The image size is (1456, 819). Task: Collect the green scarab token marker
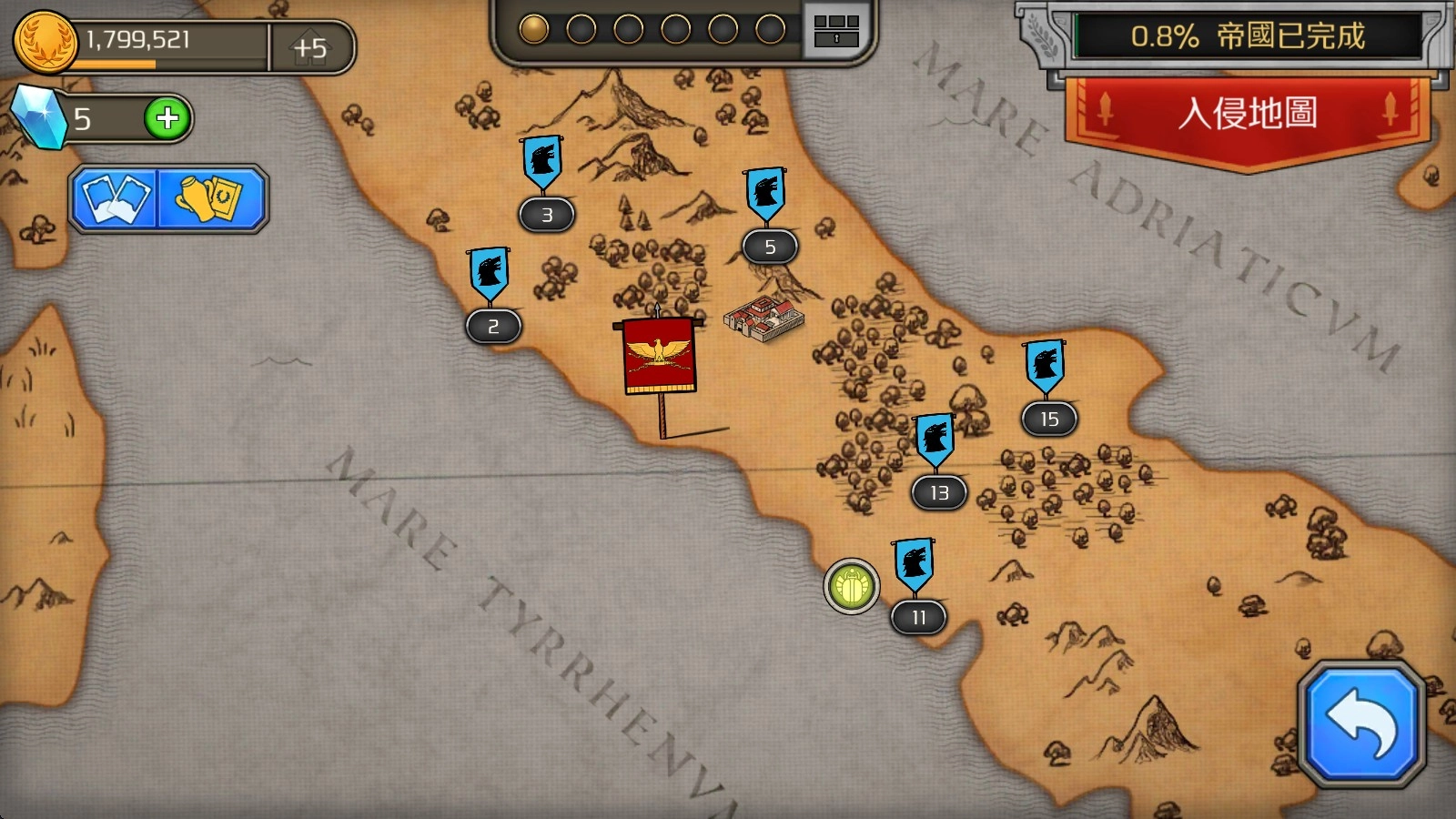(x=852, y=587)
